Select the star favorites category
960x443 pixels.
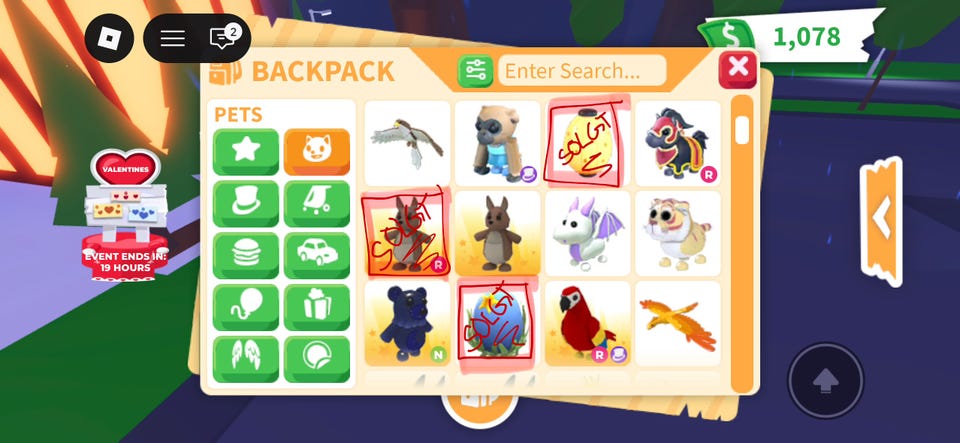(x=246, y=152)
